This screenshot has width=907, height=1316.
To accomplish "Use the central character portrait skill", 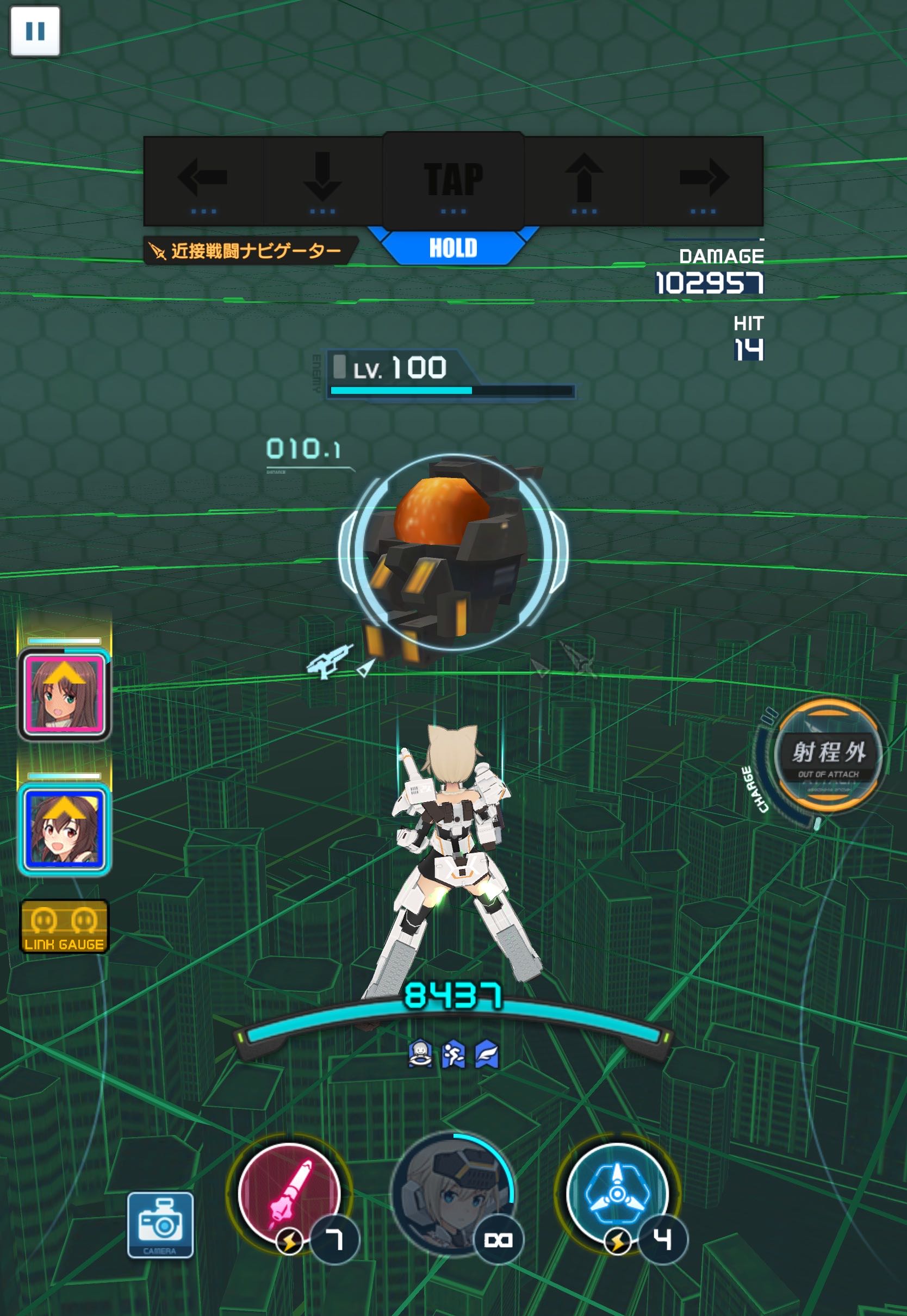I will [x=452, y=1193].
